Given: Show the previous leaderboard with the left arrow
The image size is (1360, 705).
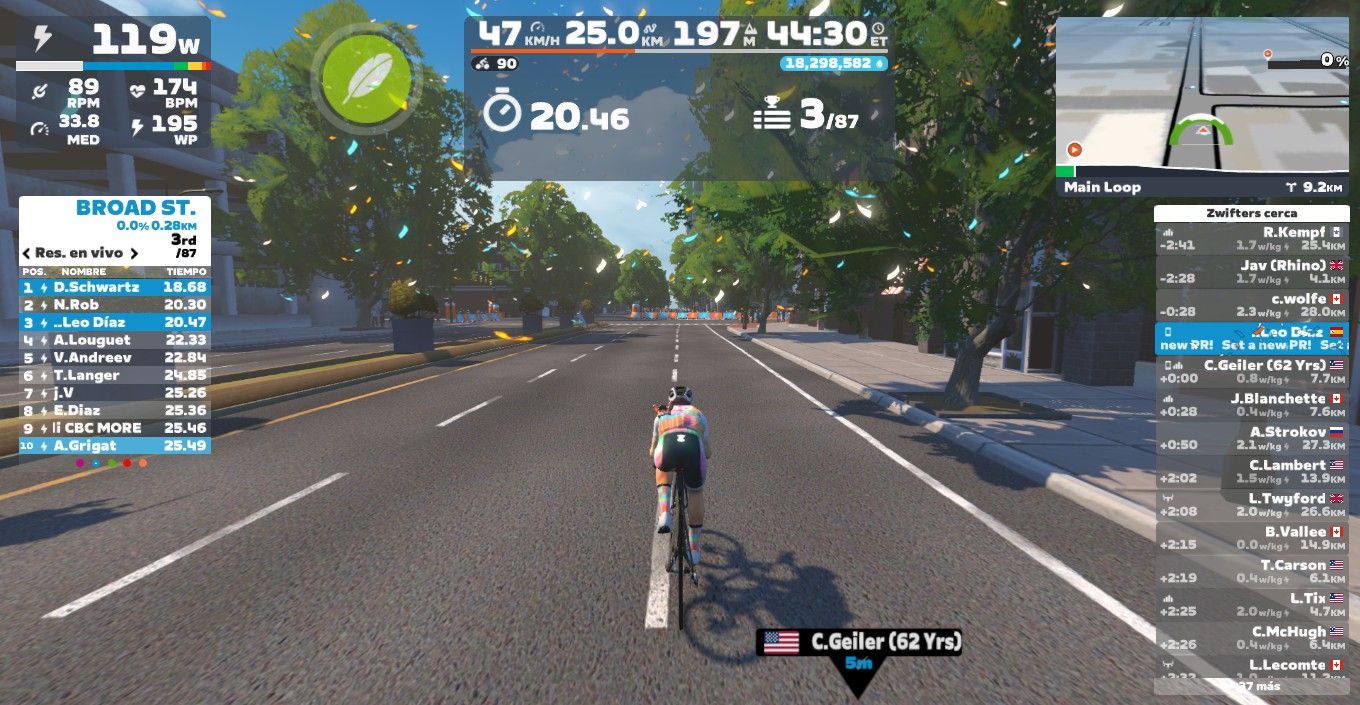Looking at the screenshot, I should point(27,253).
